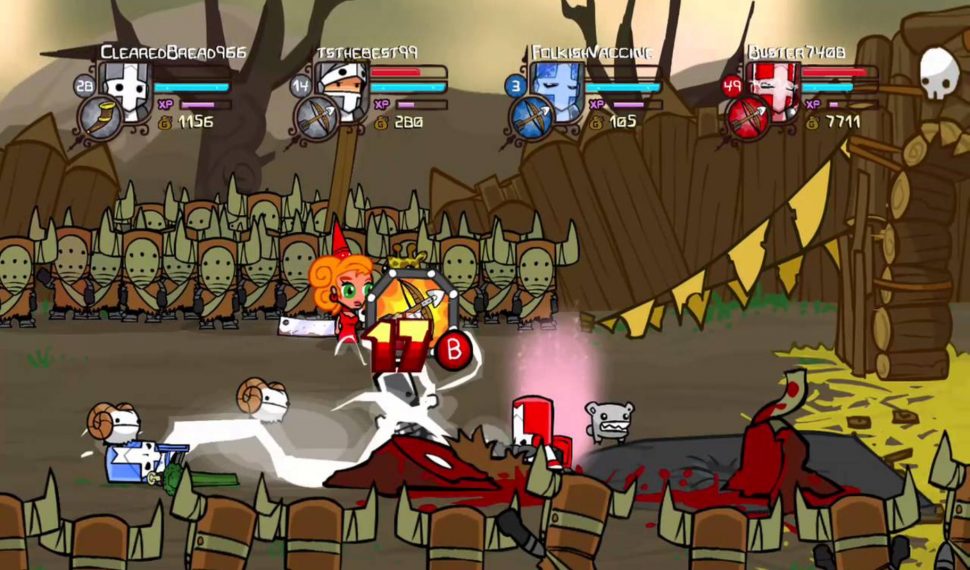Click Buster7408's red bow icon

pos(748,118)
